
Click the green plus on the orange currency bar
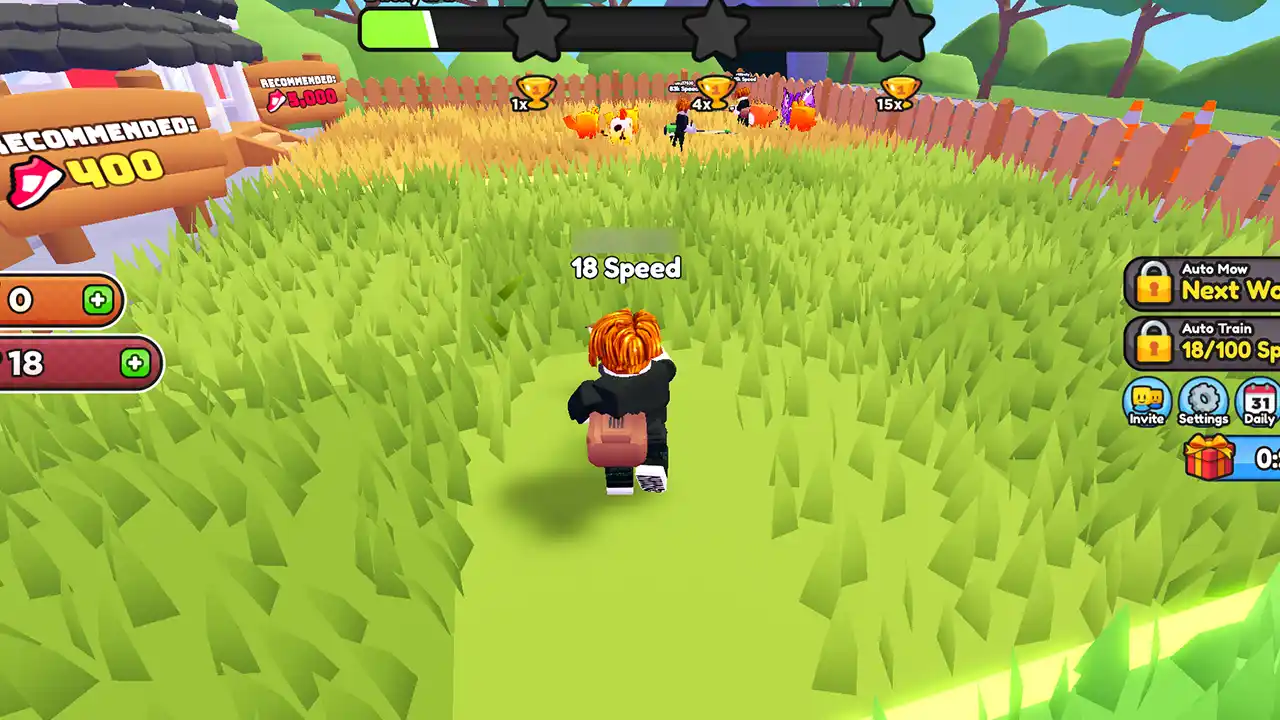[x=97, y=301]
